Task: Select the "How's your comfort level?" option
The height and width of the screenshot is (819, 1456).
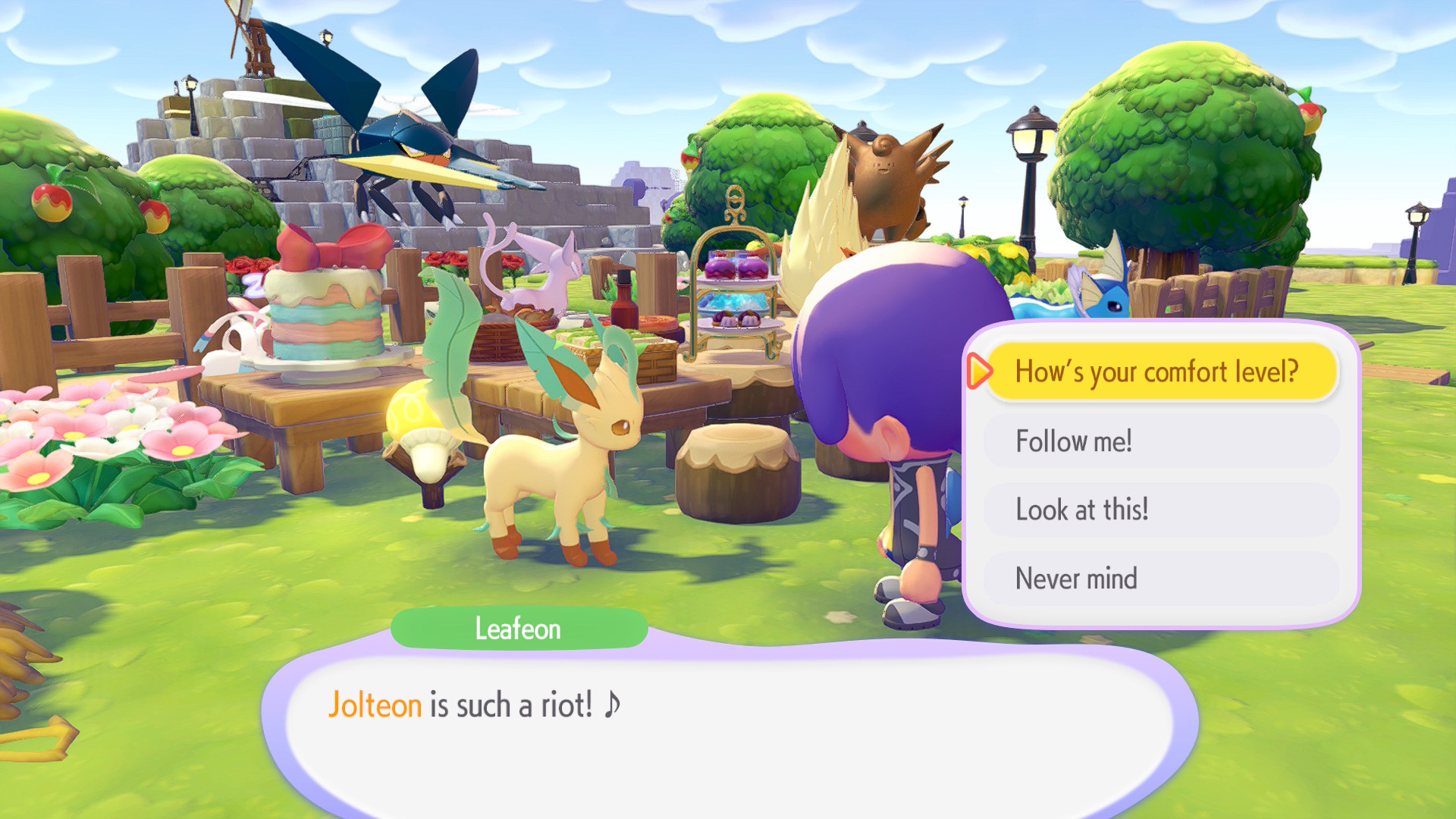Action: (1160, 371)
